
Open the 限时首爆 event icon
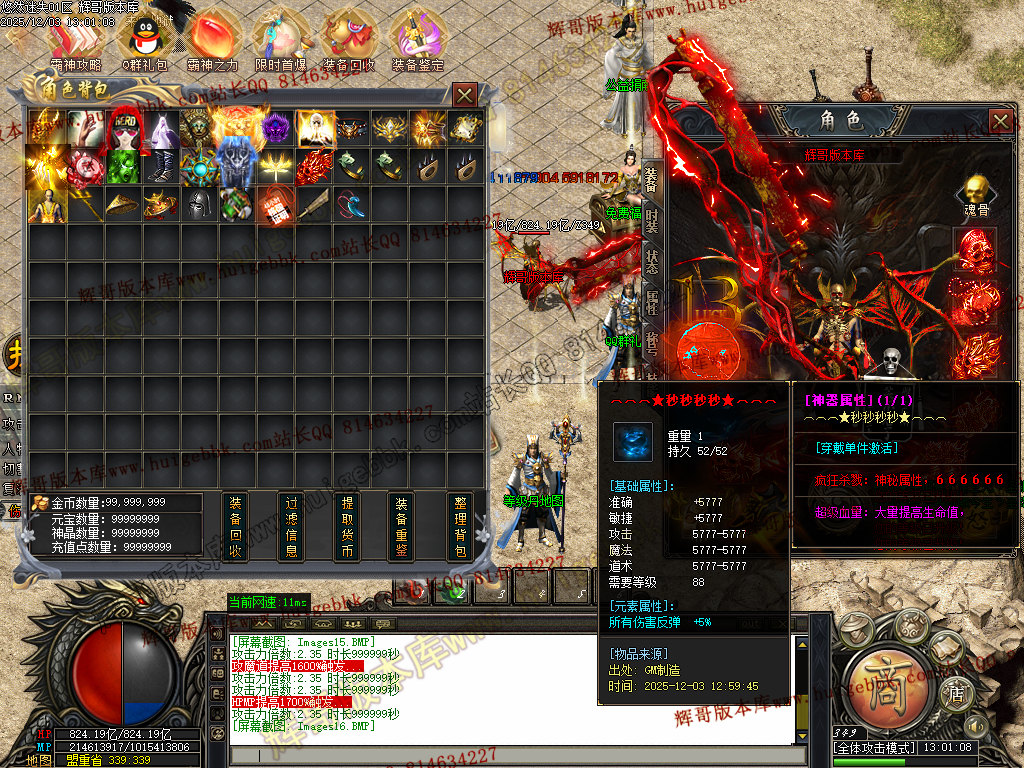click(280, 38)
